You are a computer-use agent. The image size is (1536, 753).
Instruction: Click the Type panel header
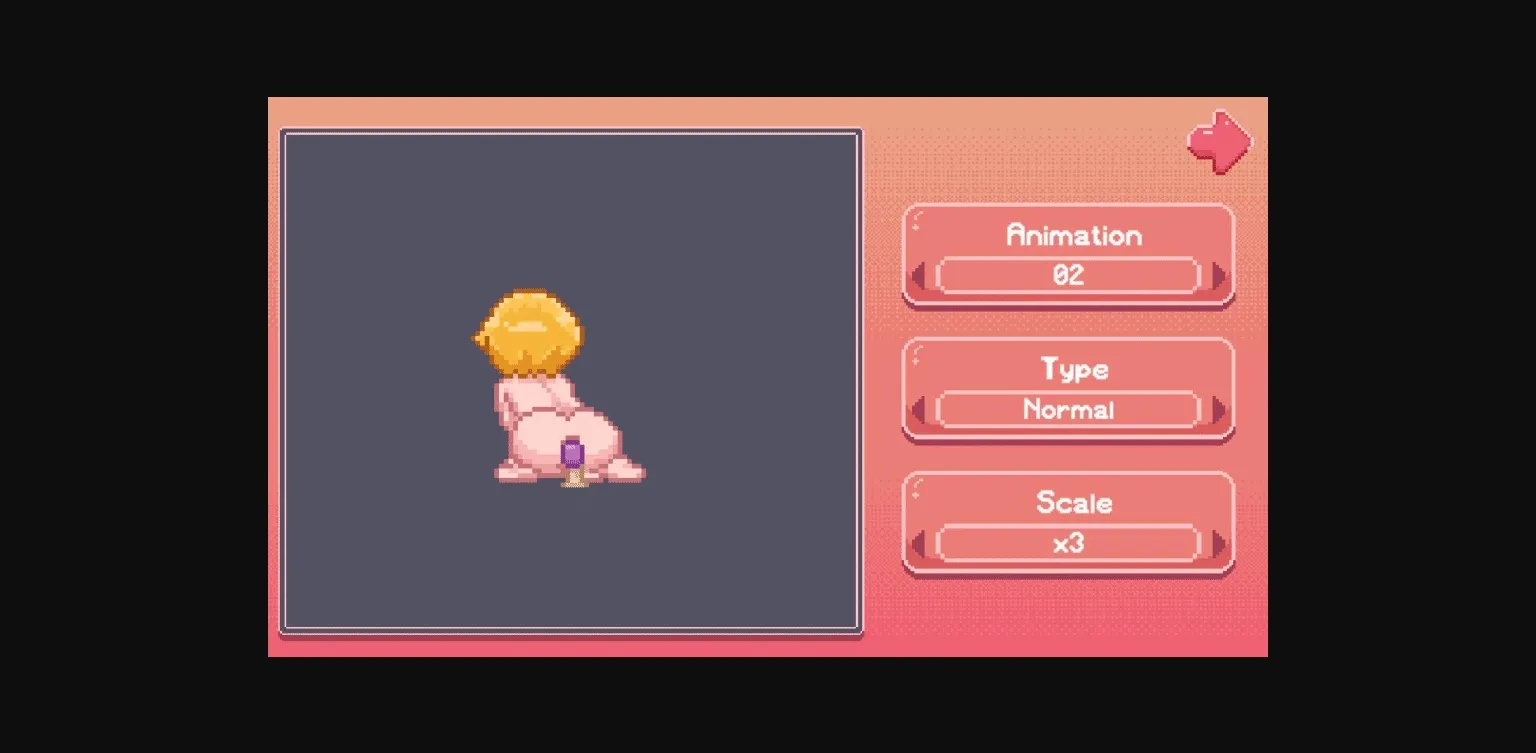(x=1072, y=370)
